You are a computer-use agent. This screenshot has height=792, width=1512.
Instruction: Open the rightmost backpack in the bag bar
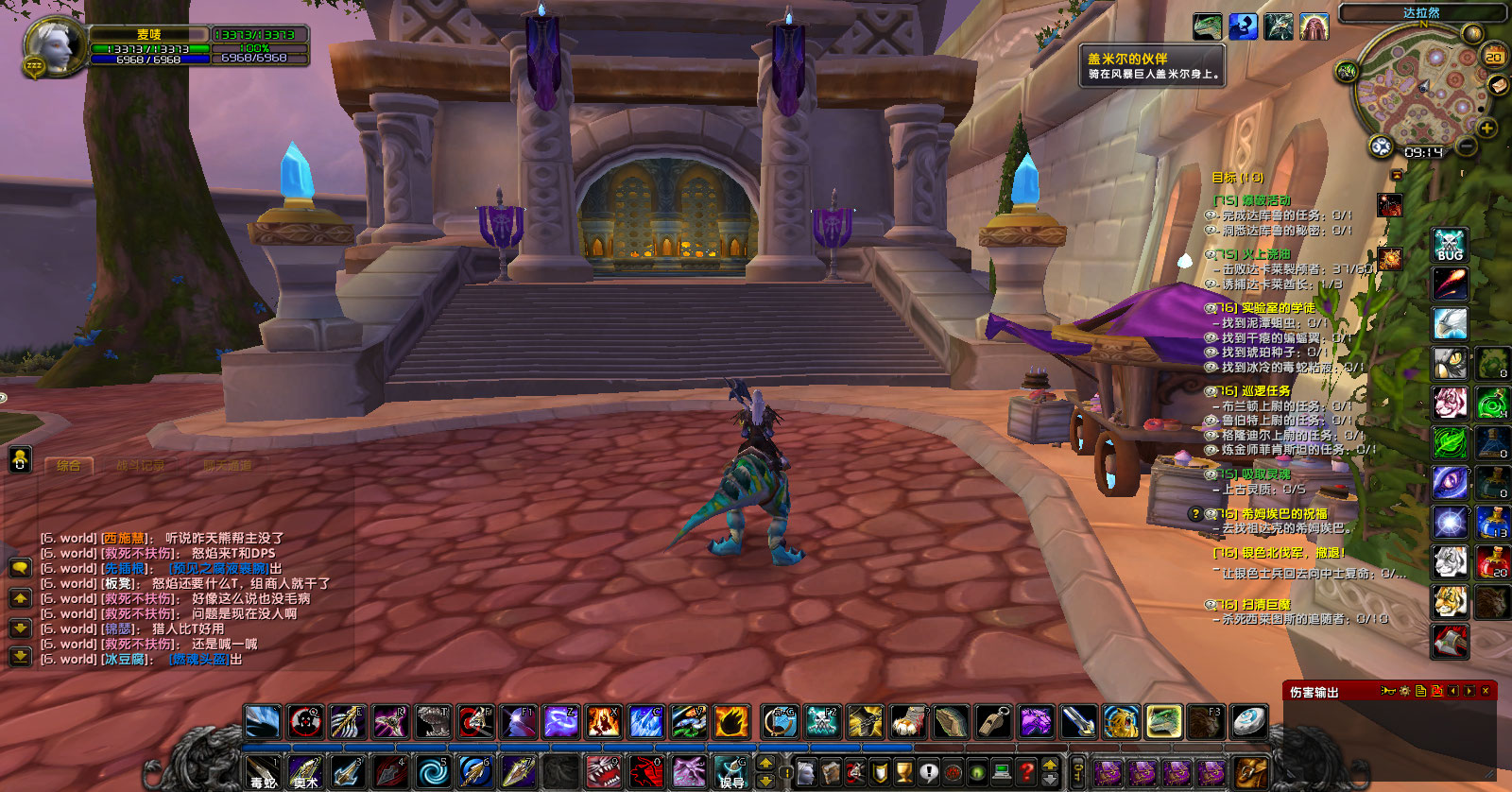click(1250, 772)
